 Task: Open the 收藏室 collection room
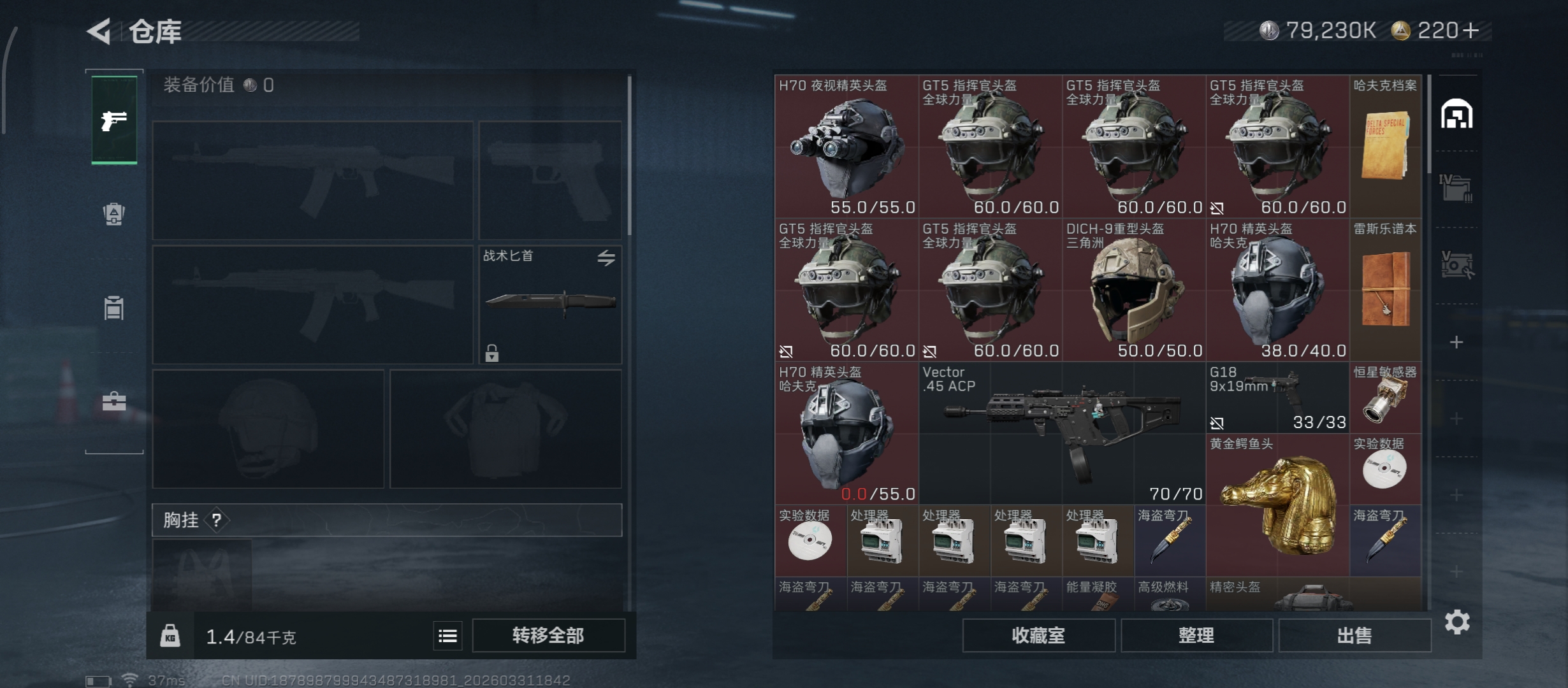[1038, 635]
